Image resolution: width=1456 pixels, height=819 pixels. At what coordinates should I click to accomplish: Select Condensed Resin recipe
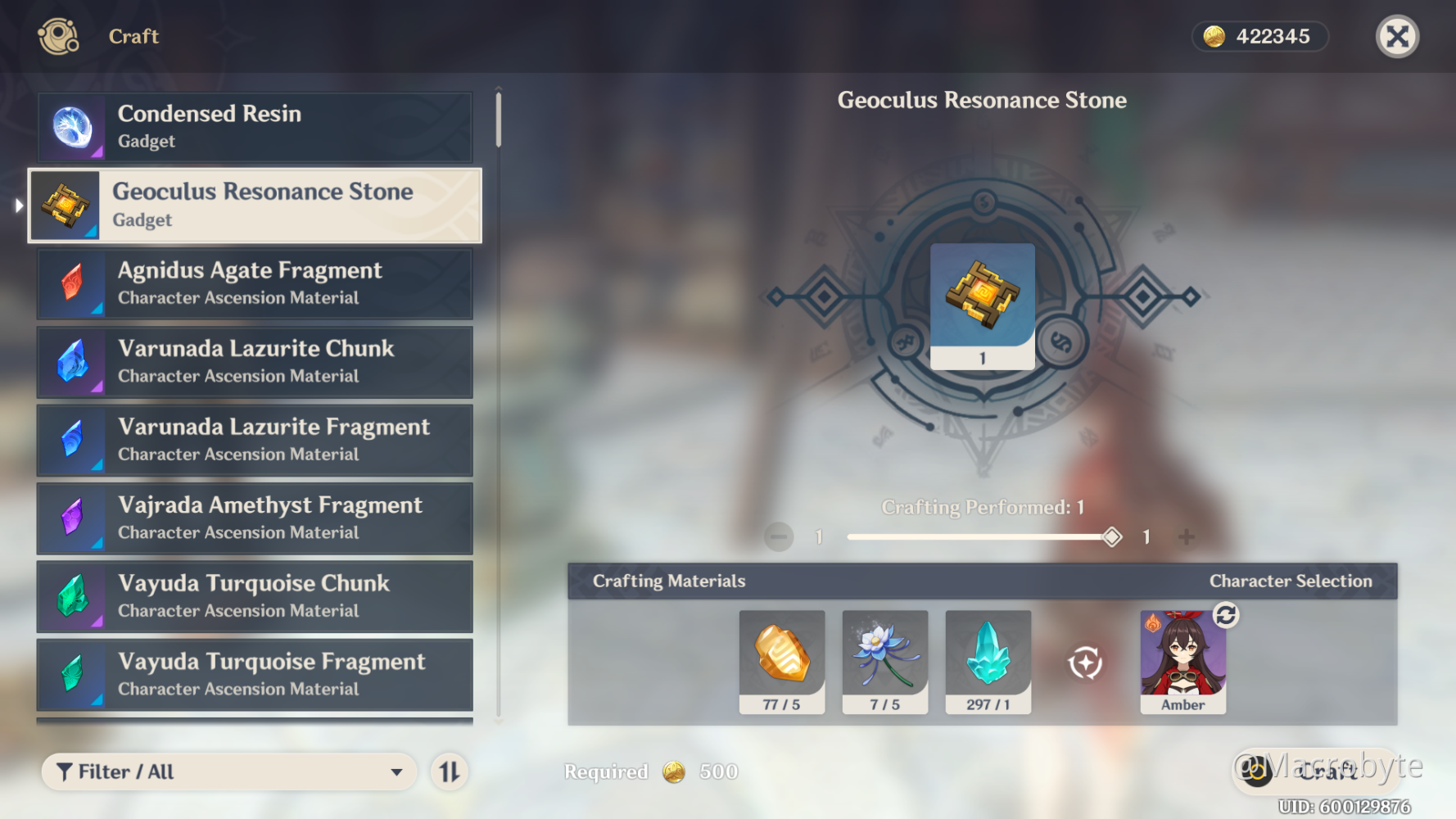255,127
